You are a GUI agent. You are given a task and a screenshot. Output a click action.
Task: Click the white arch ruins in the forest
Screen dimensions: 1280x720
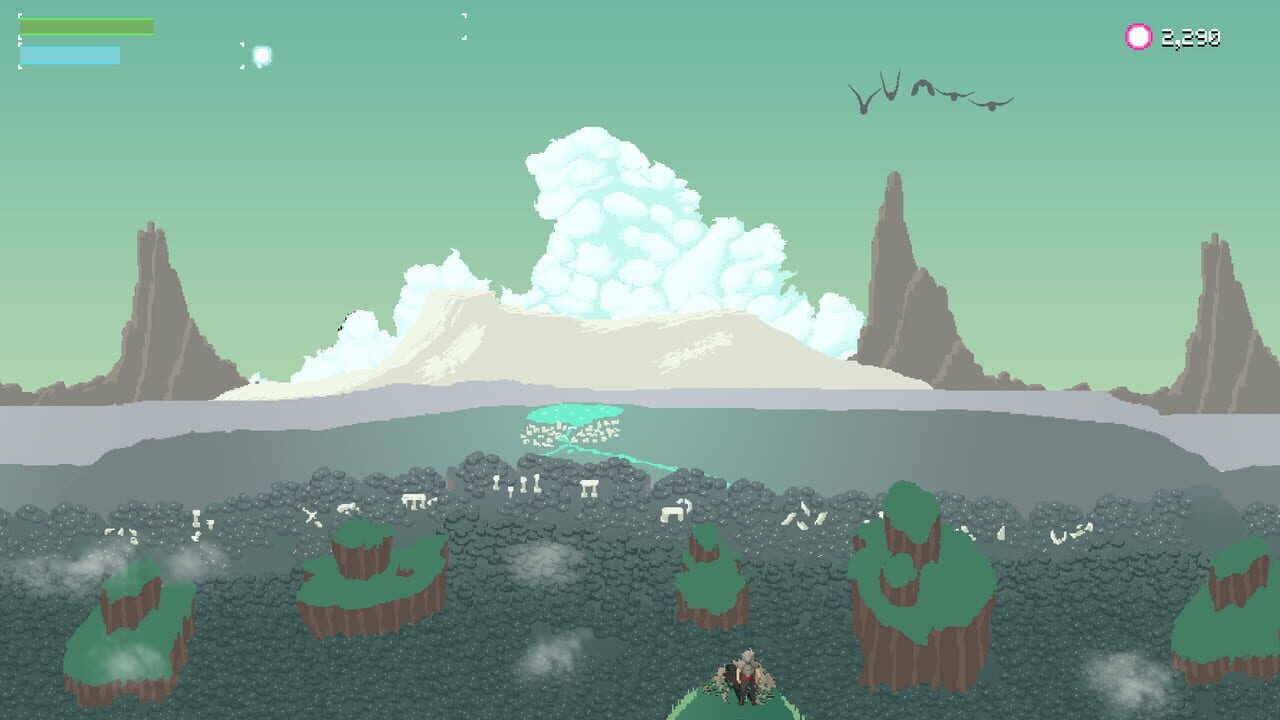[x=591, y=487]
